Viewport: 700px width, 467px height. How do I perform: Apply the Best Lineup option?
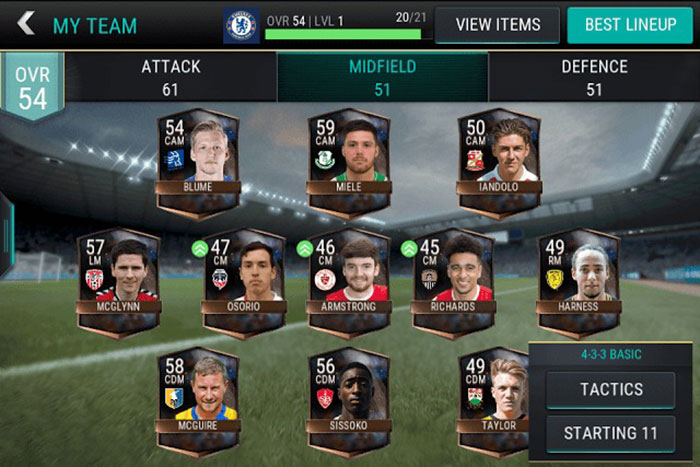coord(629,25)
